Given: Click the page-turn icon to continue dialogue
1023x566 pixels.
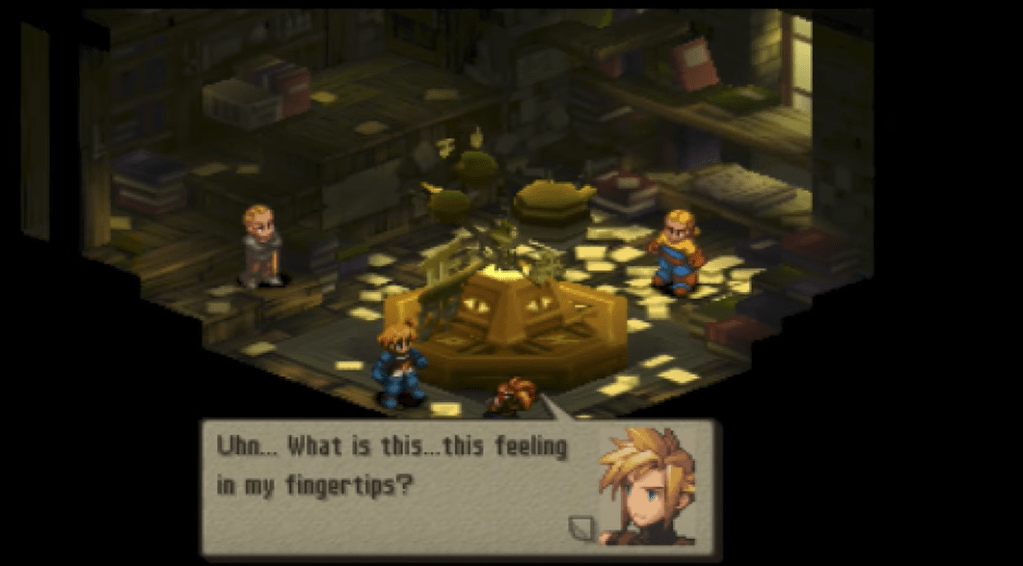Looking at the screenshot, I should click(x=580, y=527).
